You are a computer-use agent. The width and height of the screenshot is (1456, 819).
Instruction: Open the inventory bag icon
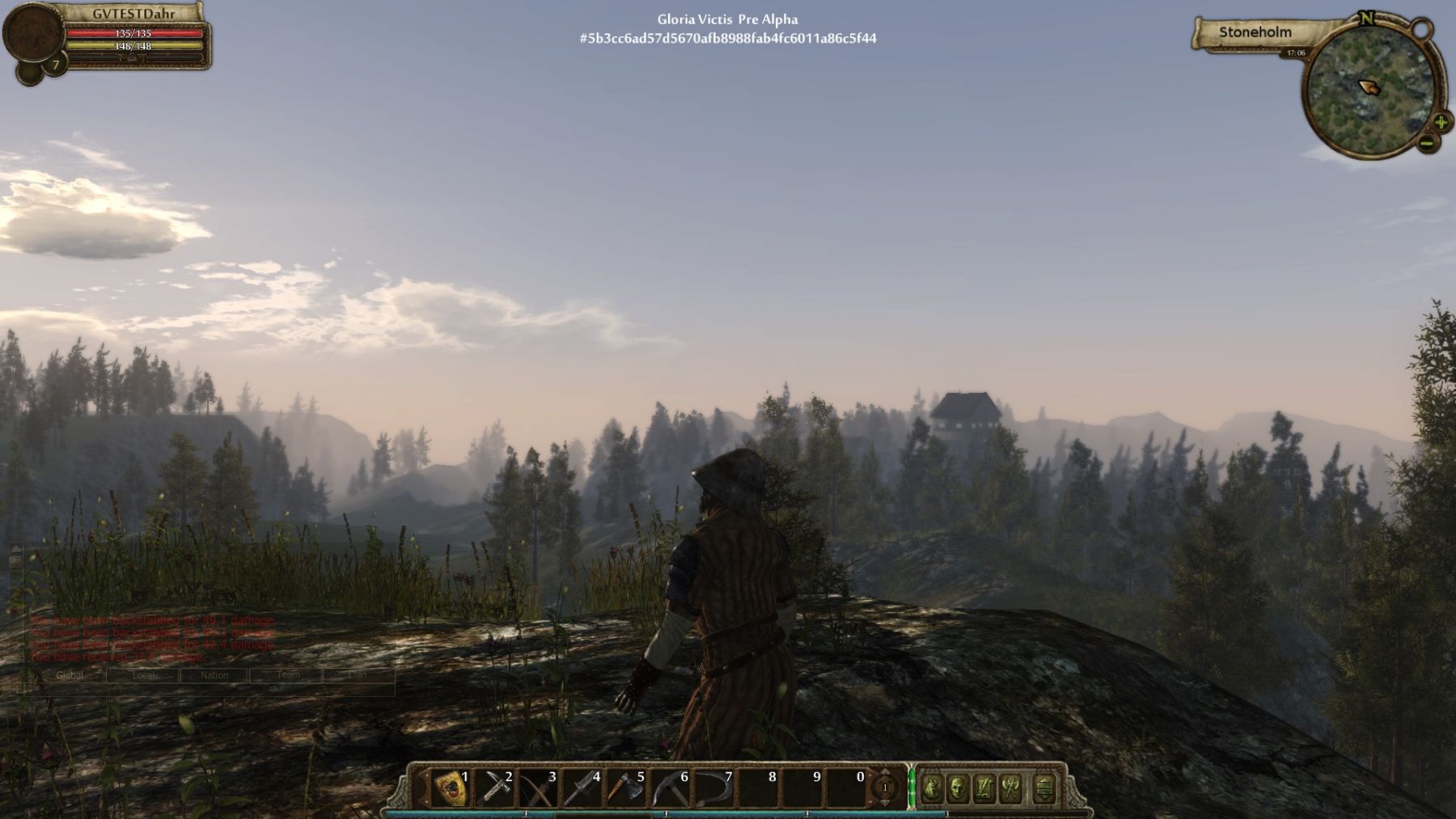[932, 788]
